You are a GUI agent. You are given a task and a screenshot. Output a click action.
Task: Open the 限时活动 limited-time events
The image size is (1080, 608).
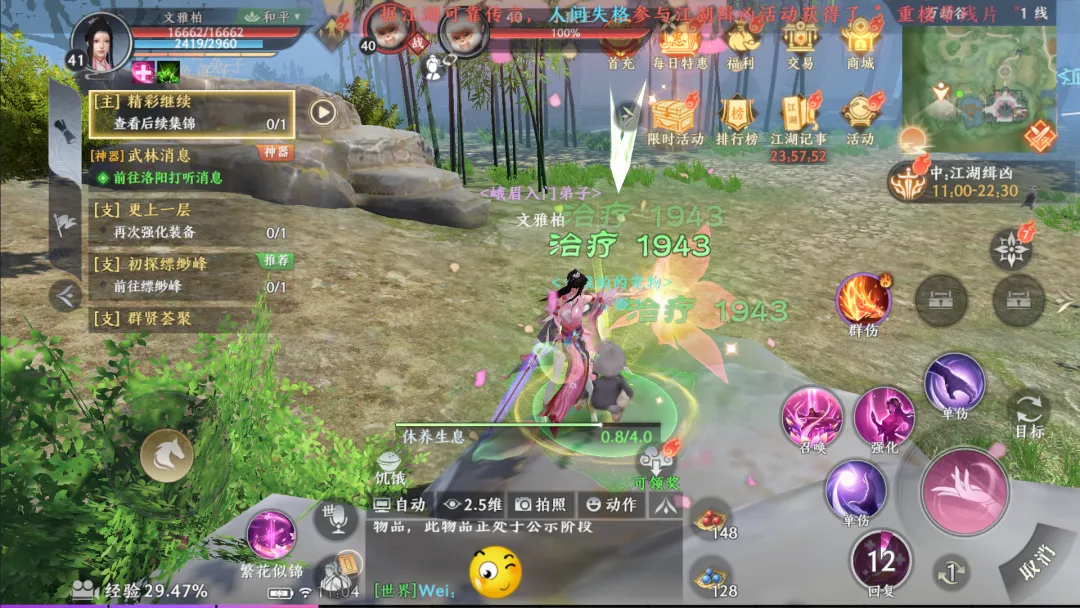click(x=675, y=120)
